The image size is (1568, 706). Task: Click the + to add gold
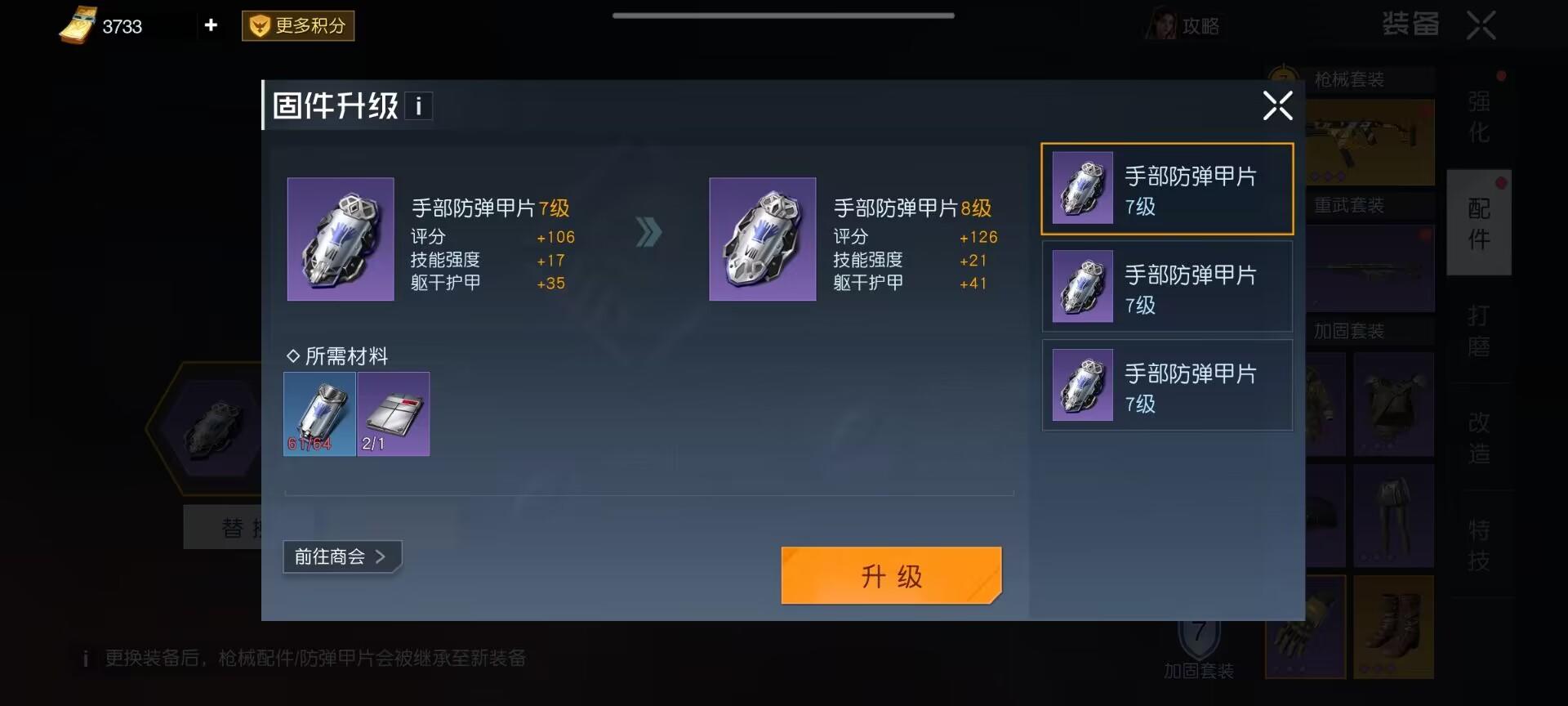point(211,25)
